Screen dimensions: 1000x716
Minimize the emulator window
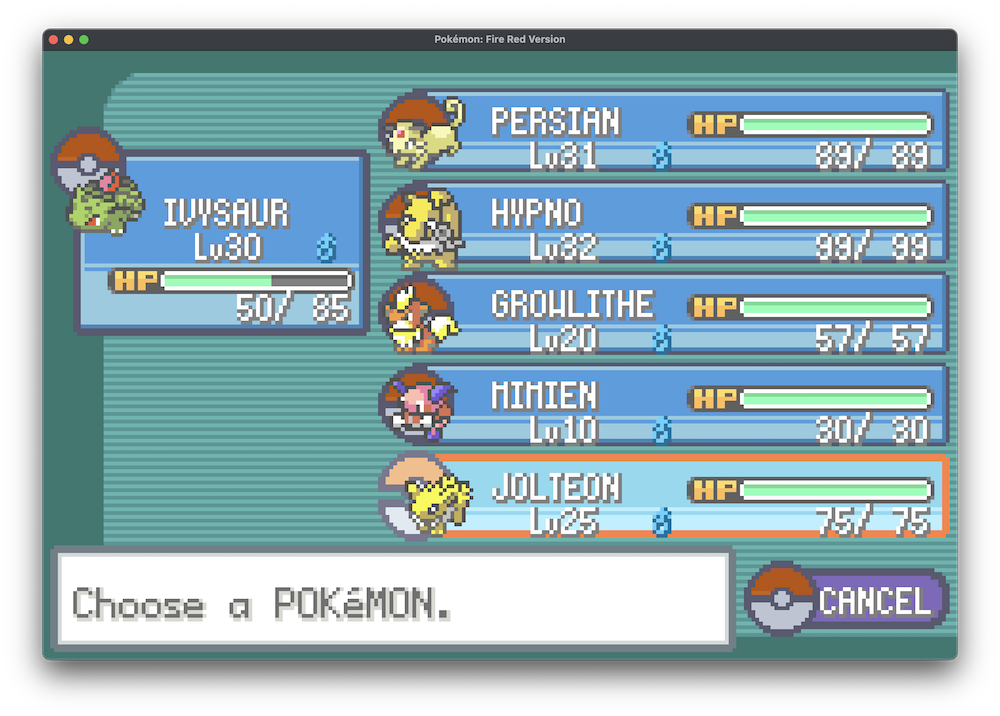(x=69, y=39)
